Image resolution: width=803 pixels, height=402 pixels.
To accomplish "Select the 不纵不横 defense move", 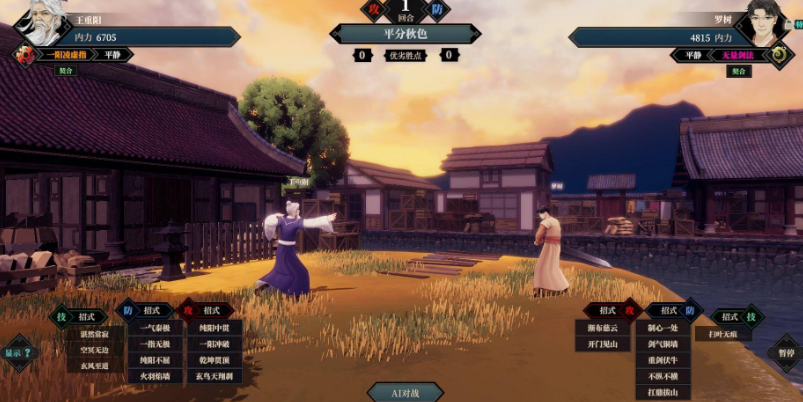I will point(663,376).
